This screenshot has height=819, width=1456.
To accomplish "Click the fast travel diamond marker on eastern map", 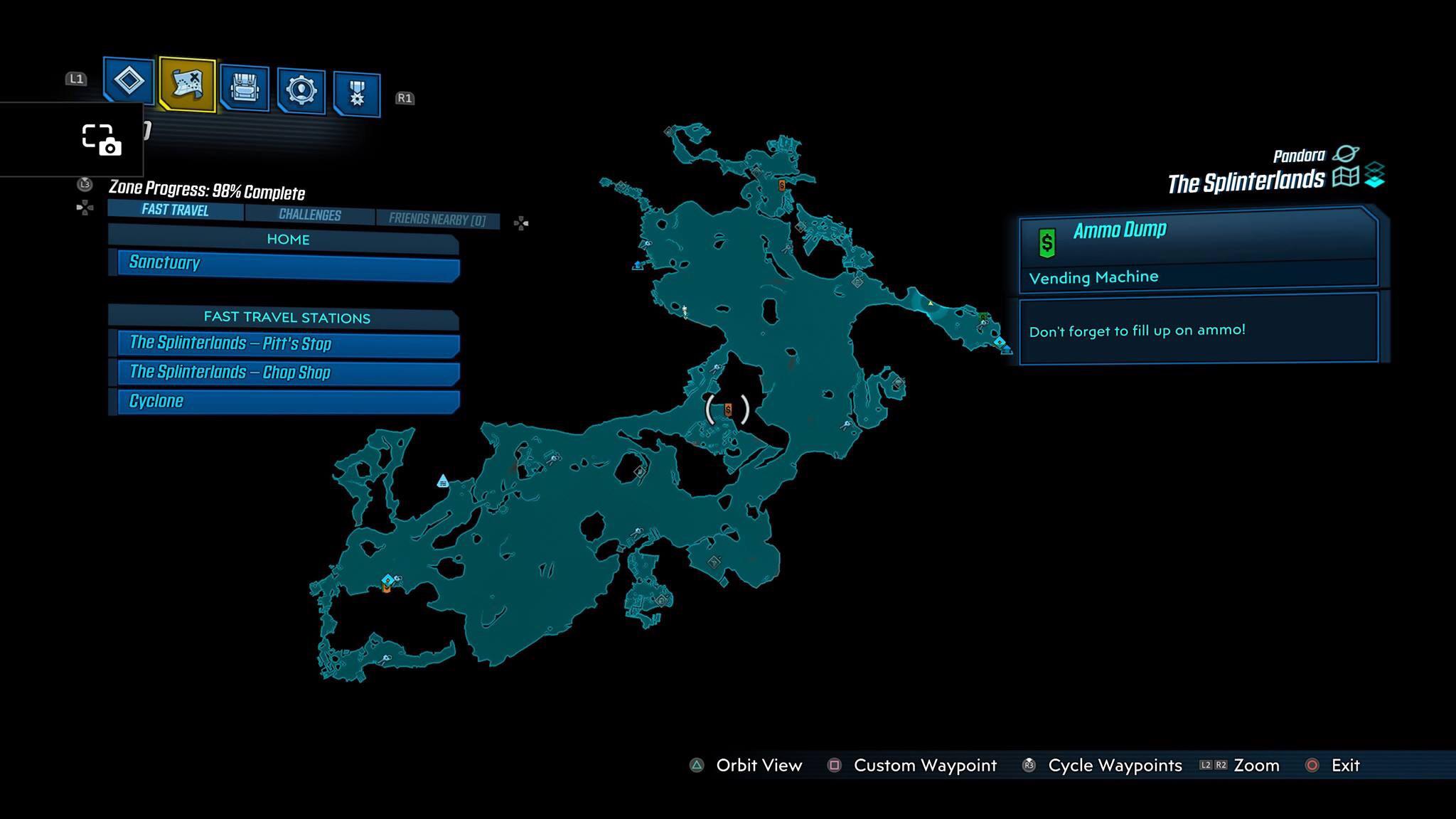I will [x=1000, y=342].
